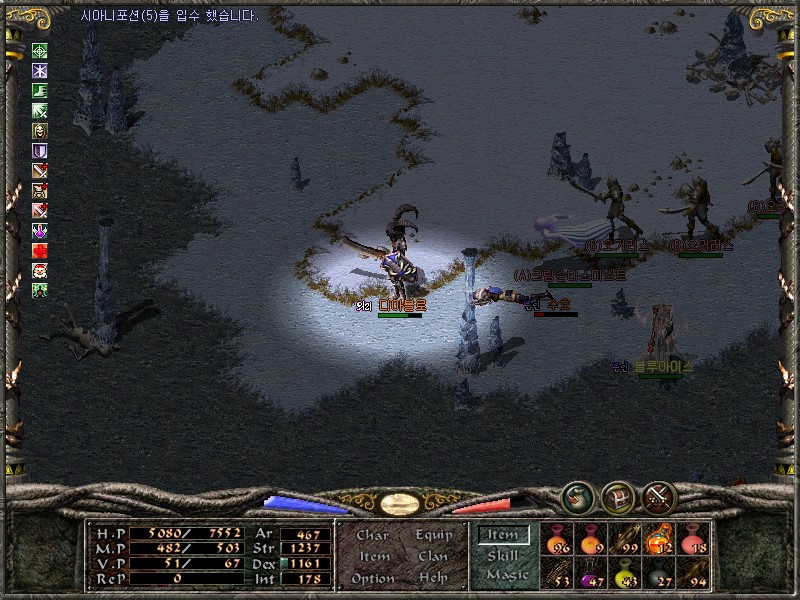Image resolution: width=800 pixels, height=600 pixels.
Task: Open the Equip menu
Action: [x=433, y=535]
